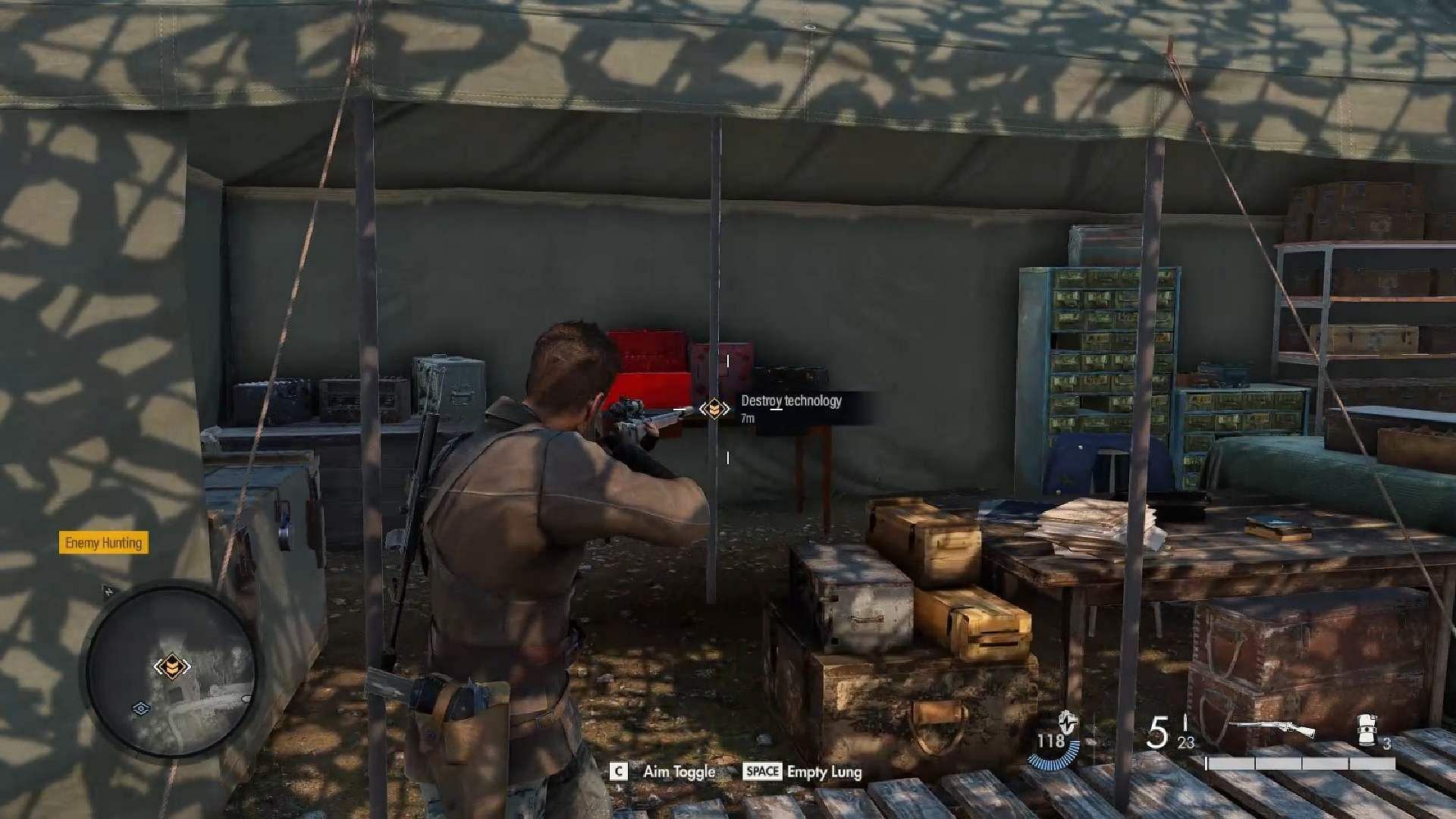Select the Destroy technology objective marker
1456x819 pixels.
(714, 409)
